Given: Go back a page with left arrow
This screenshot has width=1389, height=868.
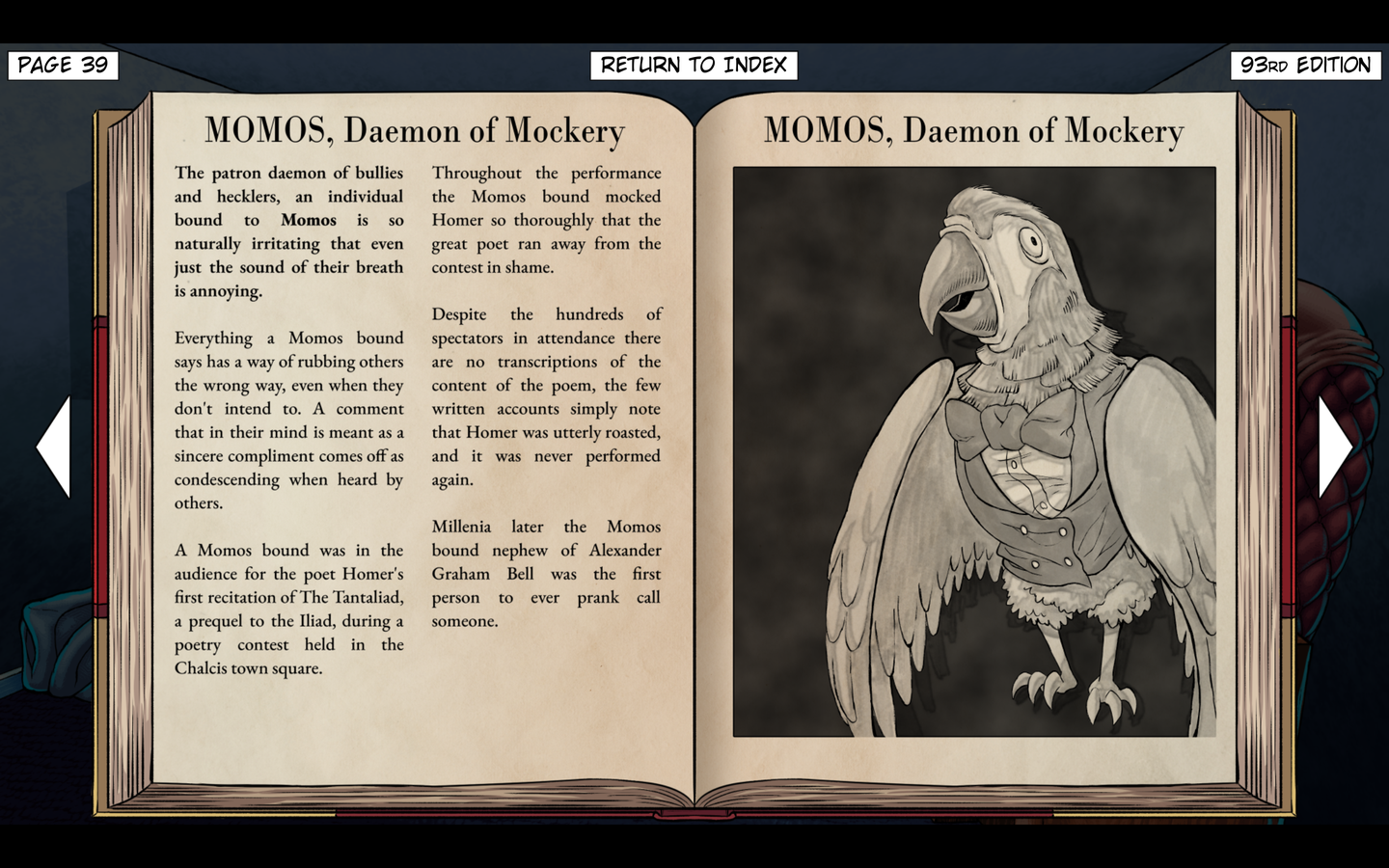Looking at the screenshot, I should tap(56, 447).
